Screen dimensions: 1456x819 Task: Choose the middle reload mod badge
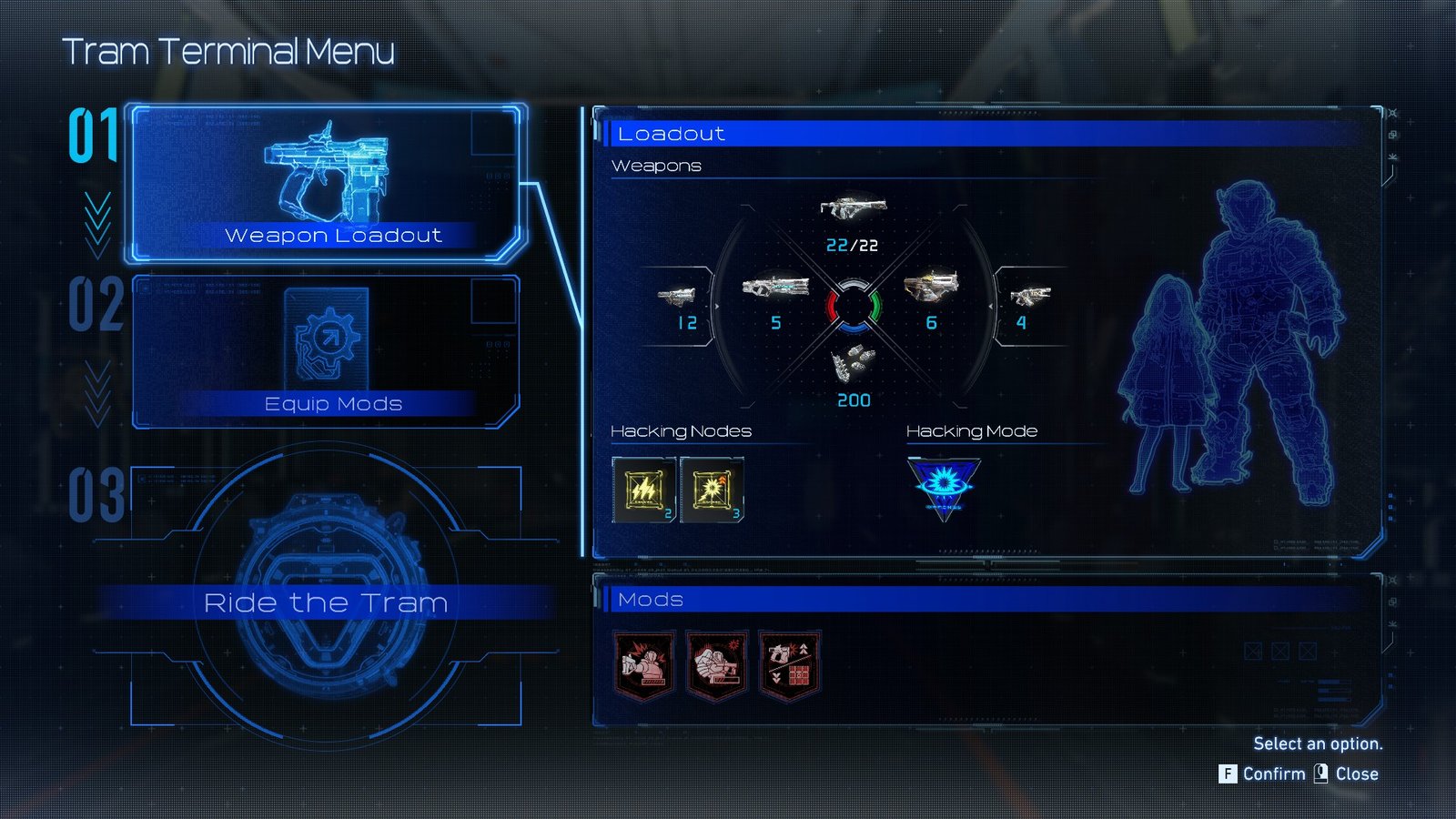pyautogui.click(x=717, y=665)
